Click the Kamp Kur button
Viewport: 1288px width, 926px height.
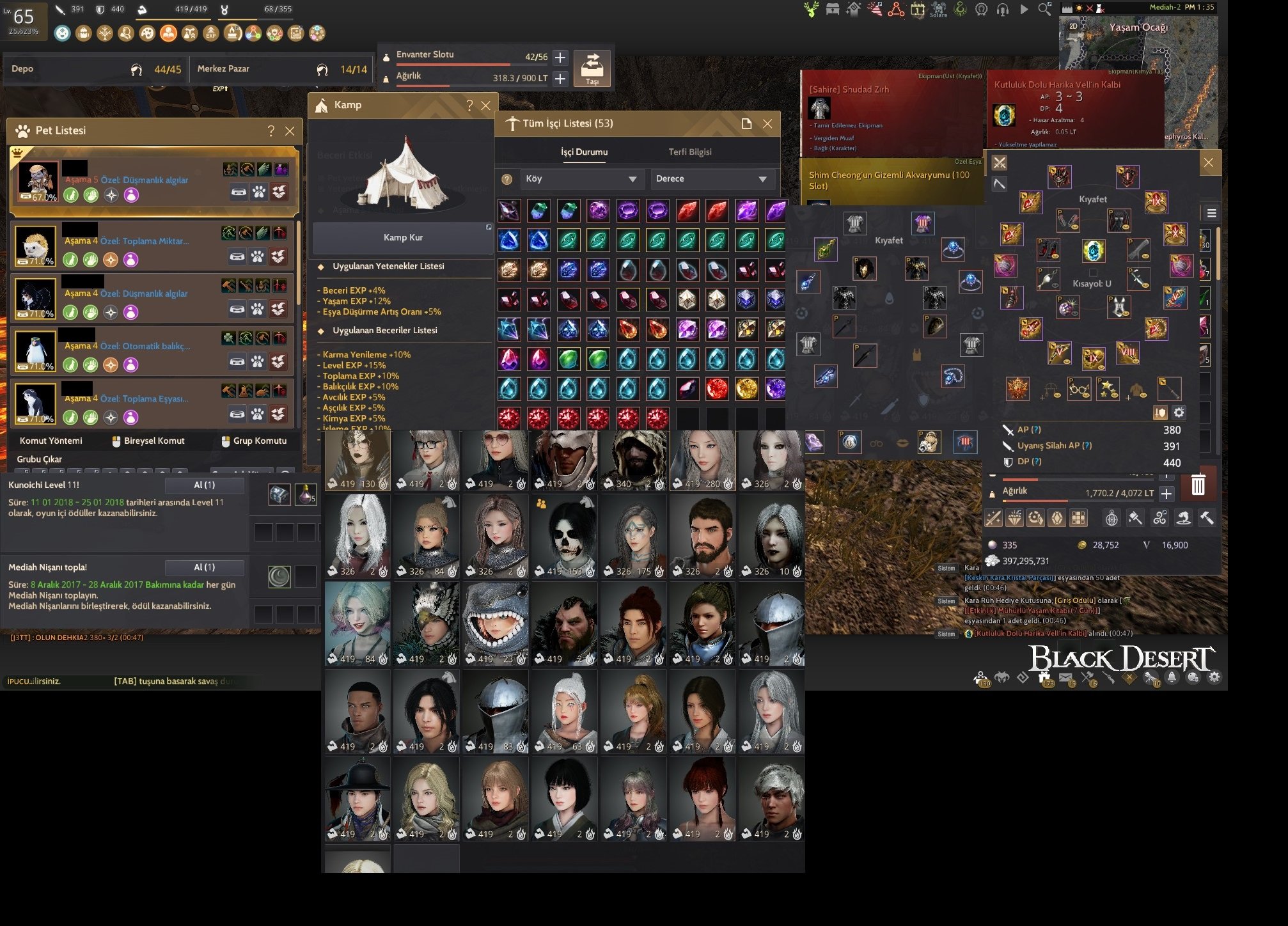[403, 238]
